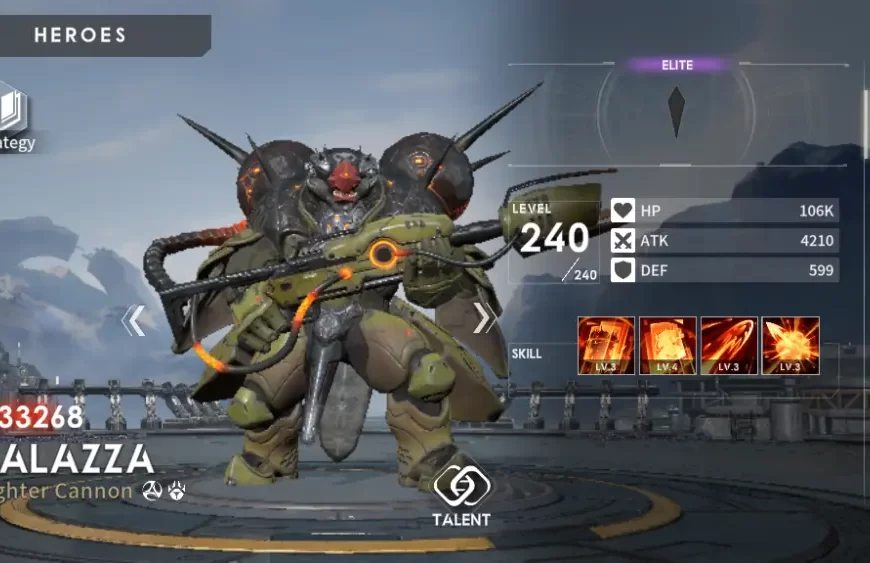Select the LV.4 skill icon

pos(667,345)
